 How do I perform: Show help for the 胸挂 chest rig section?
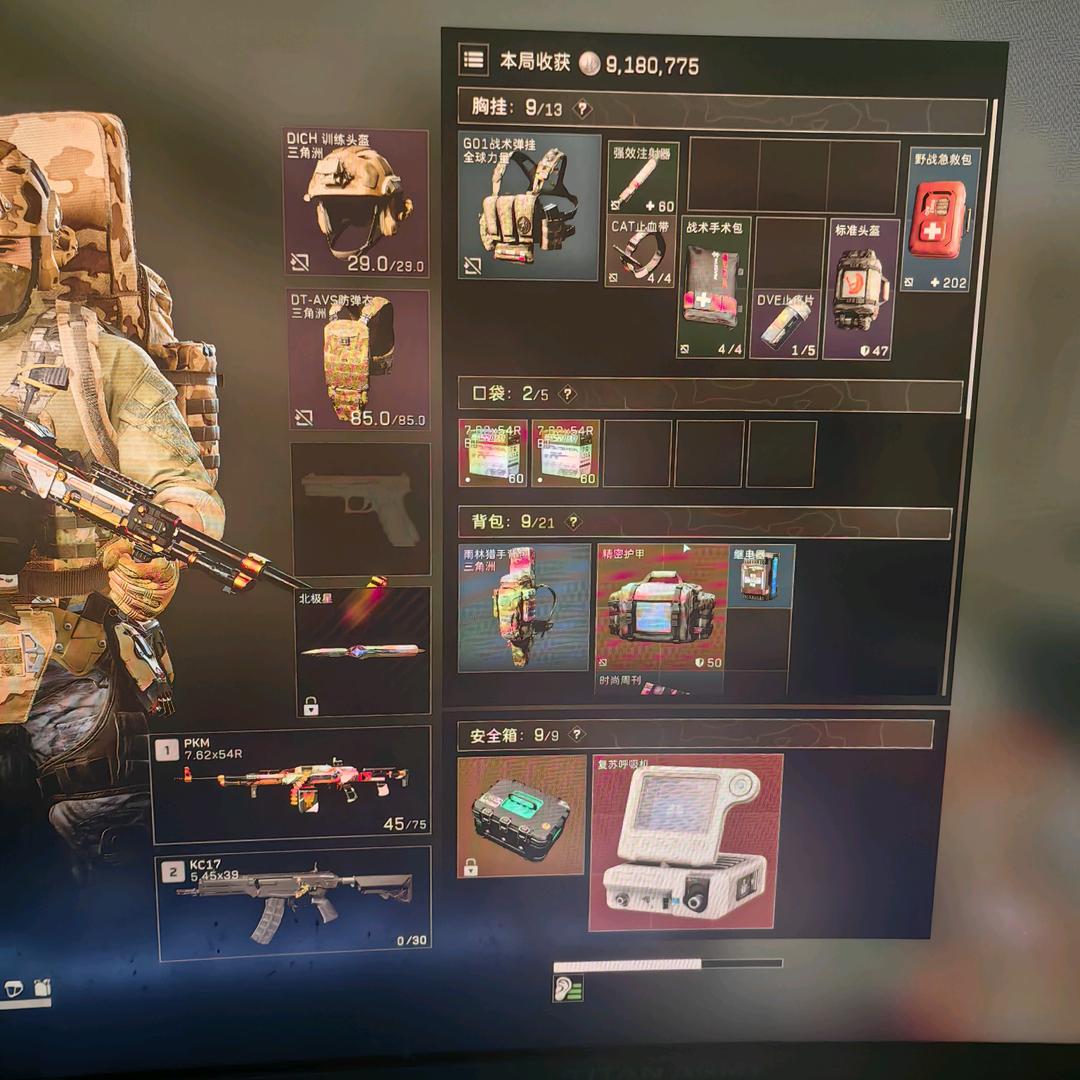tap(582, 109)
